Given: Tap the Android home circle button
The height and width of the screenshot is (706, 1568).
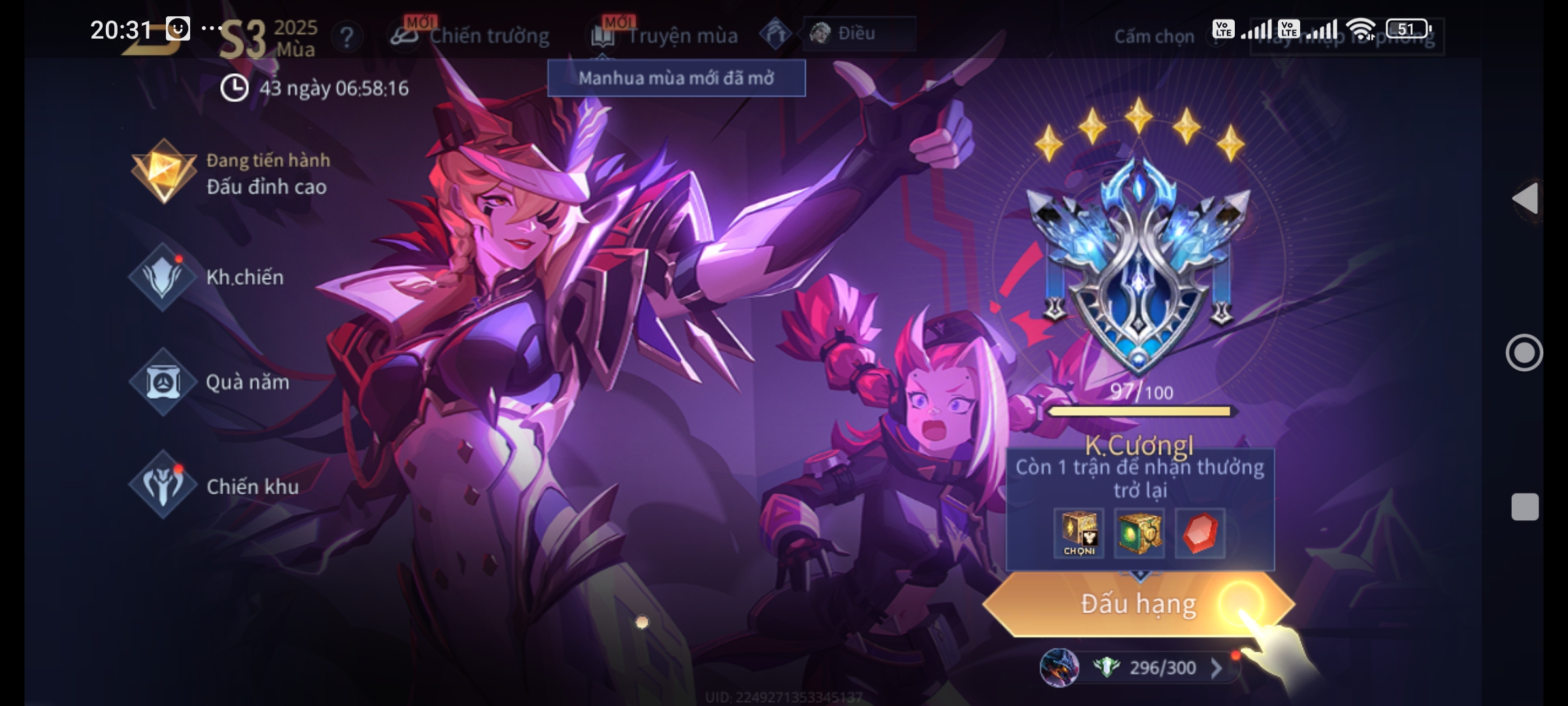Looking at the screenshot, I should click(x=1524, y=353).
